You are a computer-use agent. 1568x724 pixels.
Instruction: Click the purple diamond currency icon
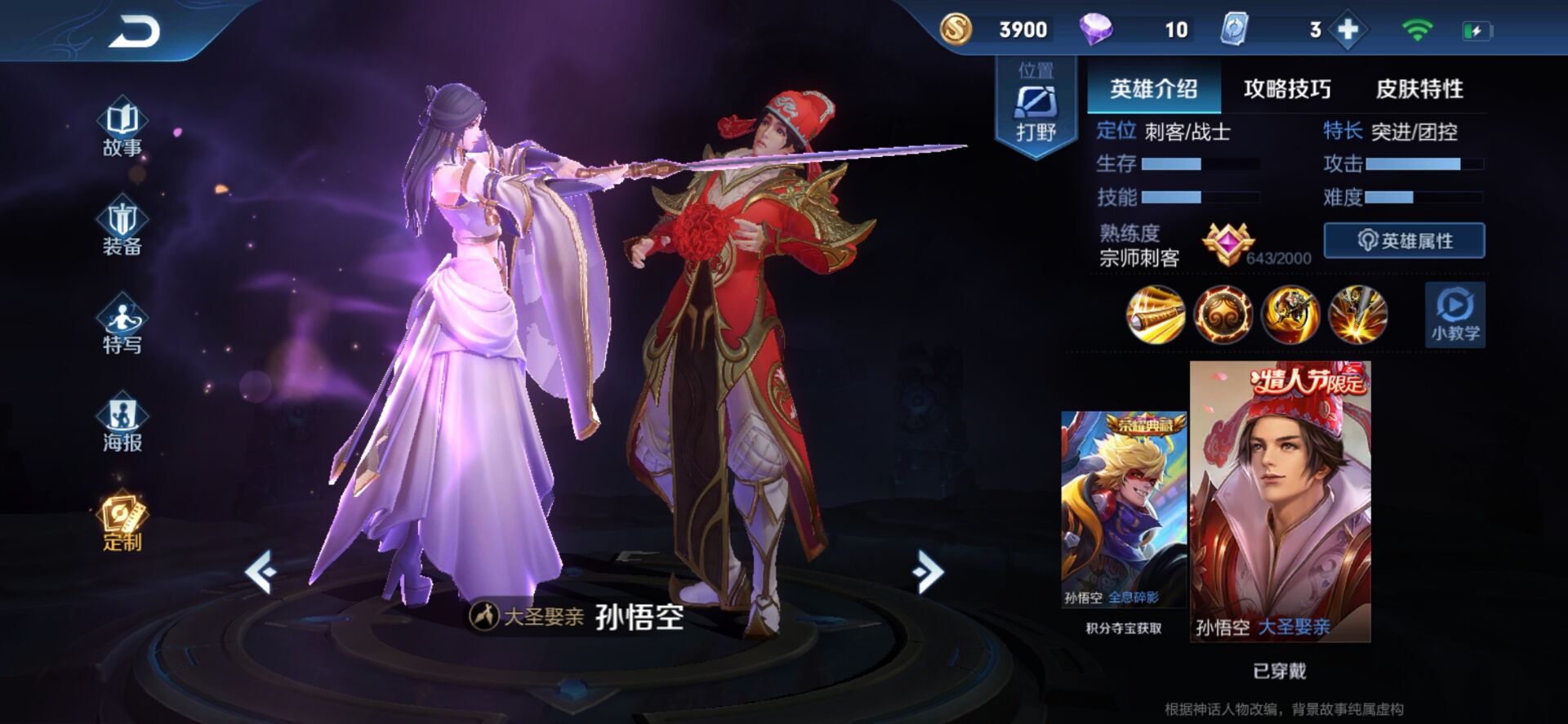[x=1098, y=29]
